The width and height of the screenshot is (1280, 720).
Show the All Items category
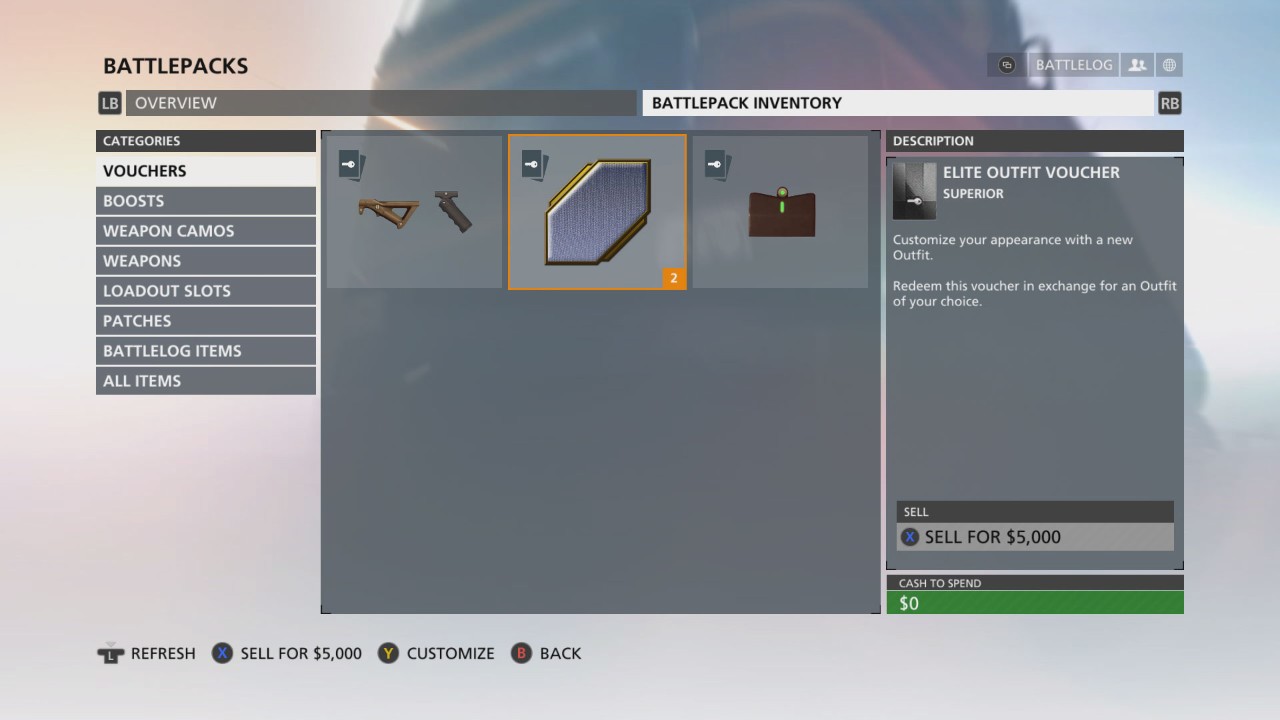click(x=206, y=381)
